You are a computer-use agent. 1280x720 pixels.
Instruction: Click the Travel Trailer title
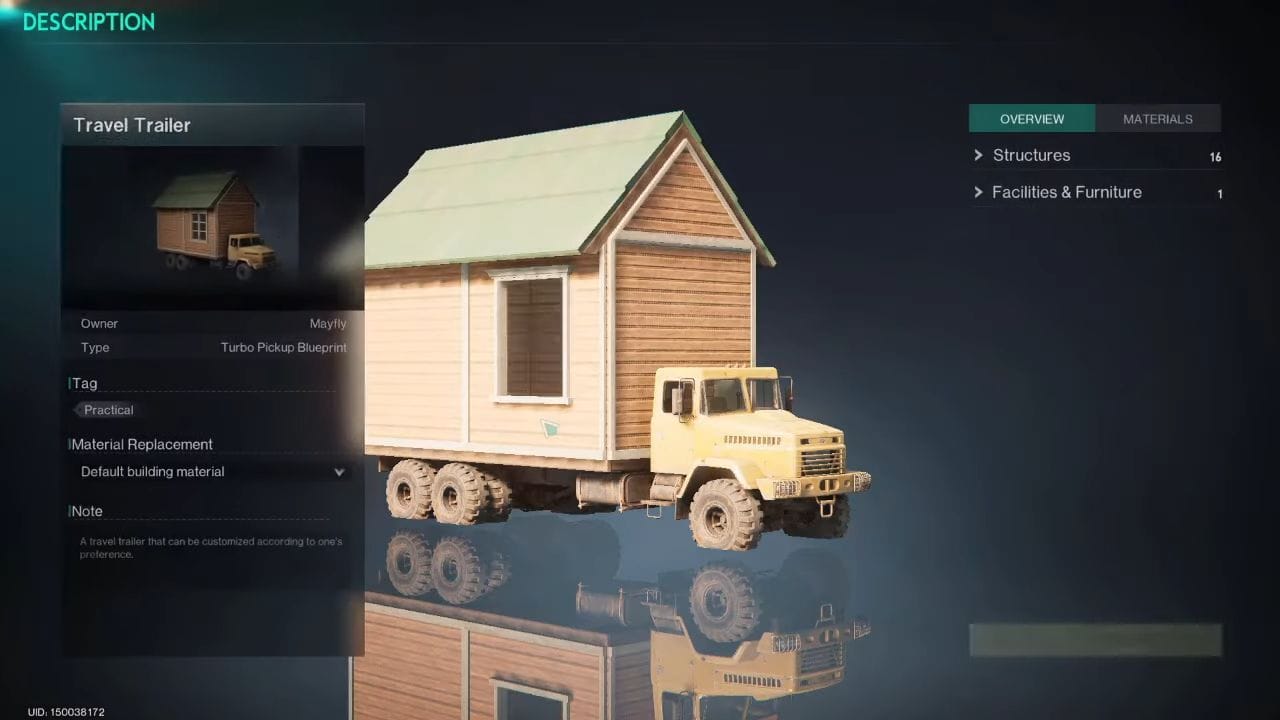click(131, 125)
